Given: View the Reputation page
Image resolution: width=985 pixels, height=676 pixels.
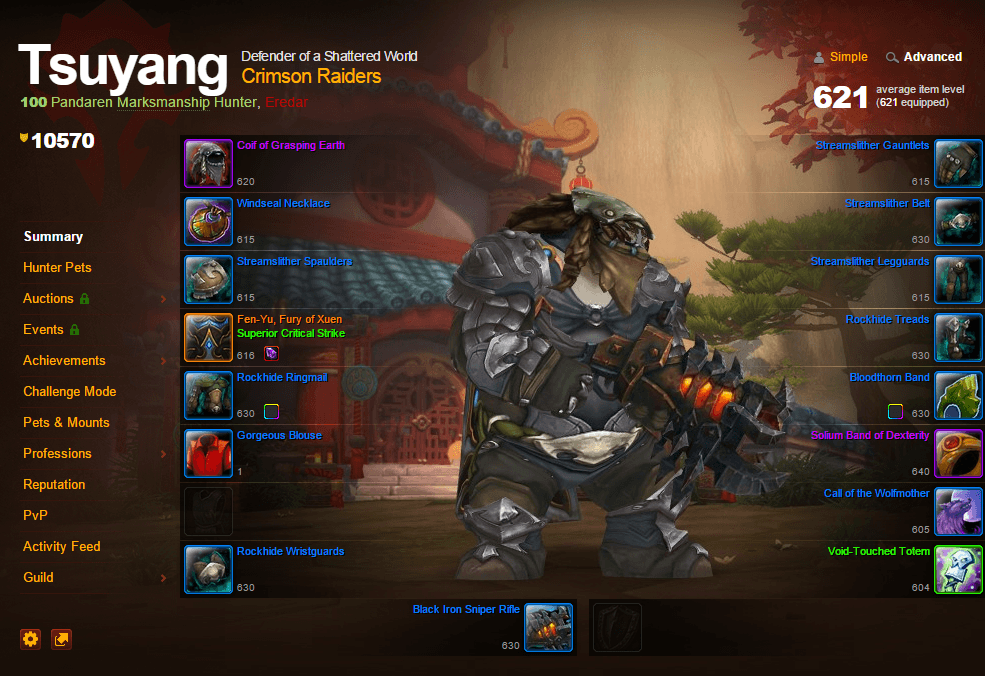Looking at the screenshot, I should pos(54,485).
